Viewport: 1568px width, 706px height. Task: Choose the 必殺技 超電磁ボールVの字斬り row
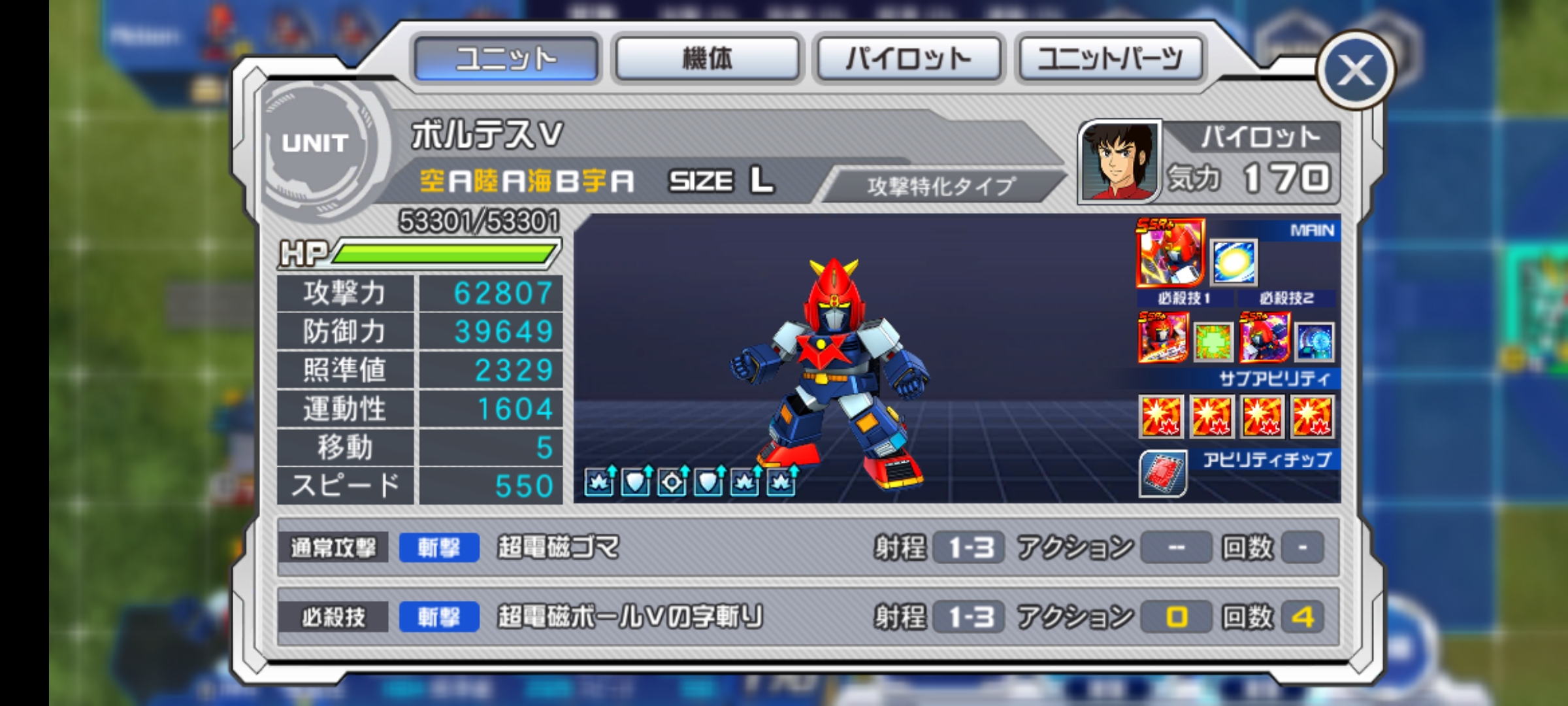pyautogui.click(x=808, y=617)
